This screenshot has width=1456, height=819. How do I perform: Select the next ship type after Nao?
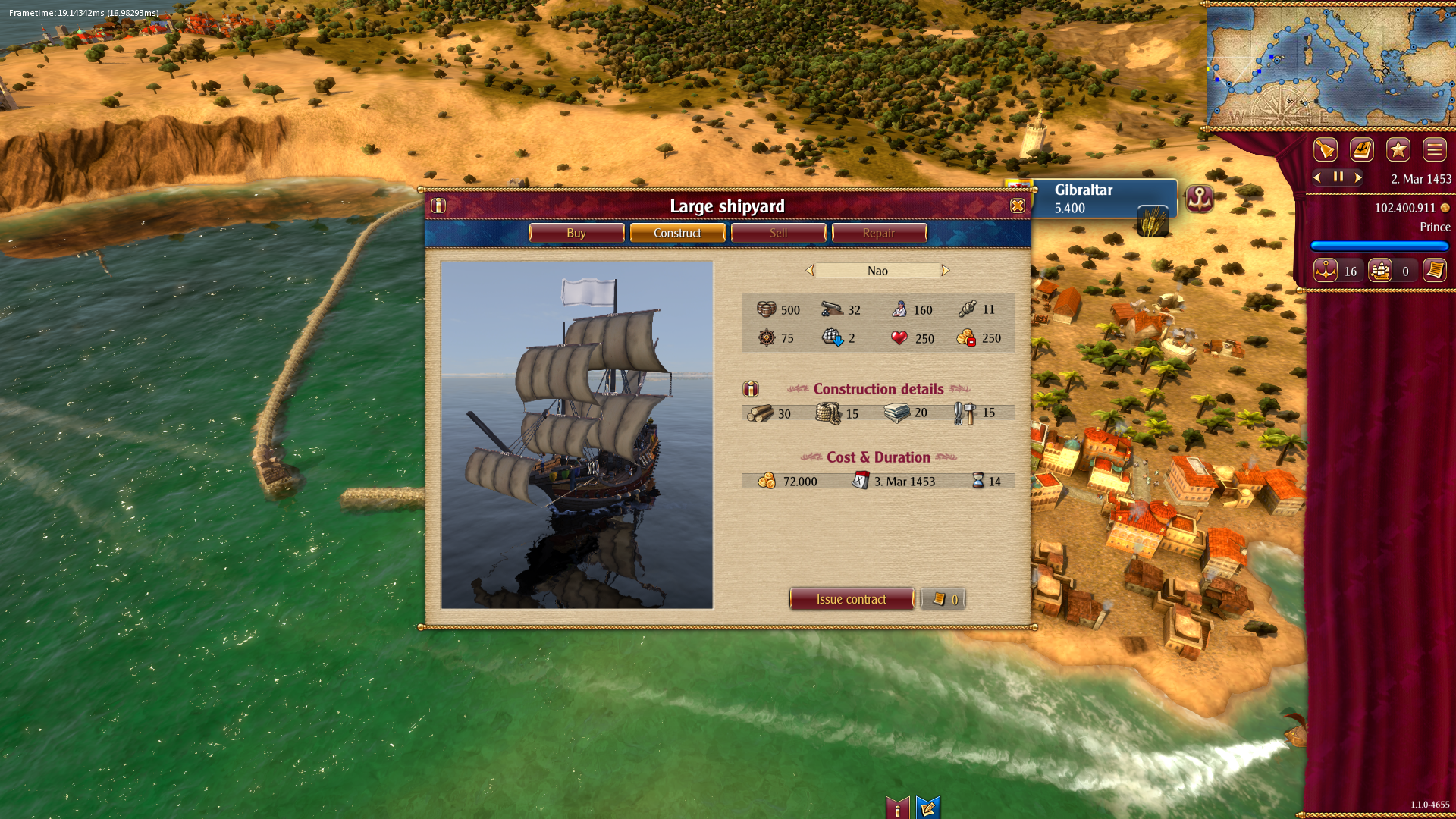pos(945,270)
